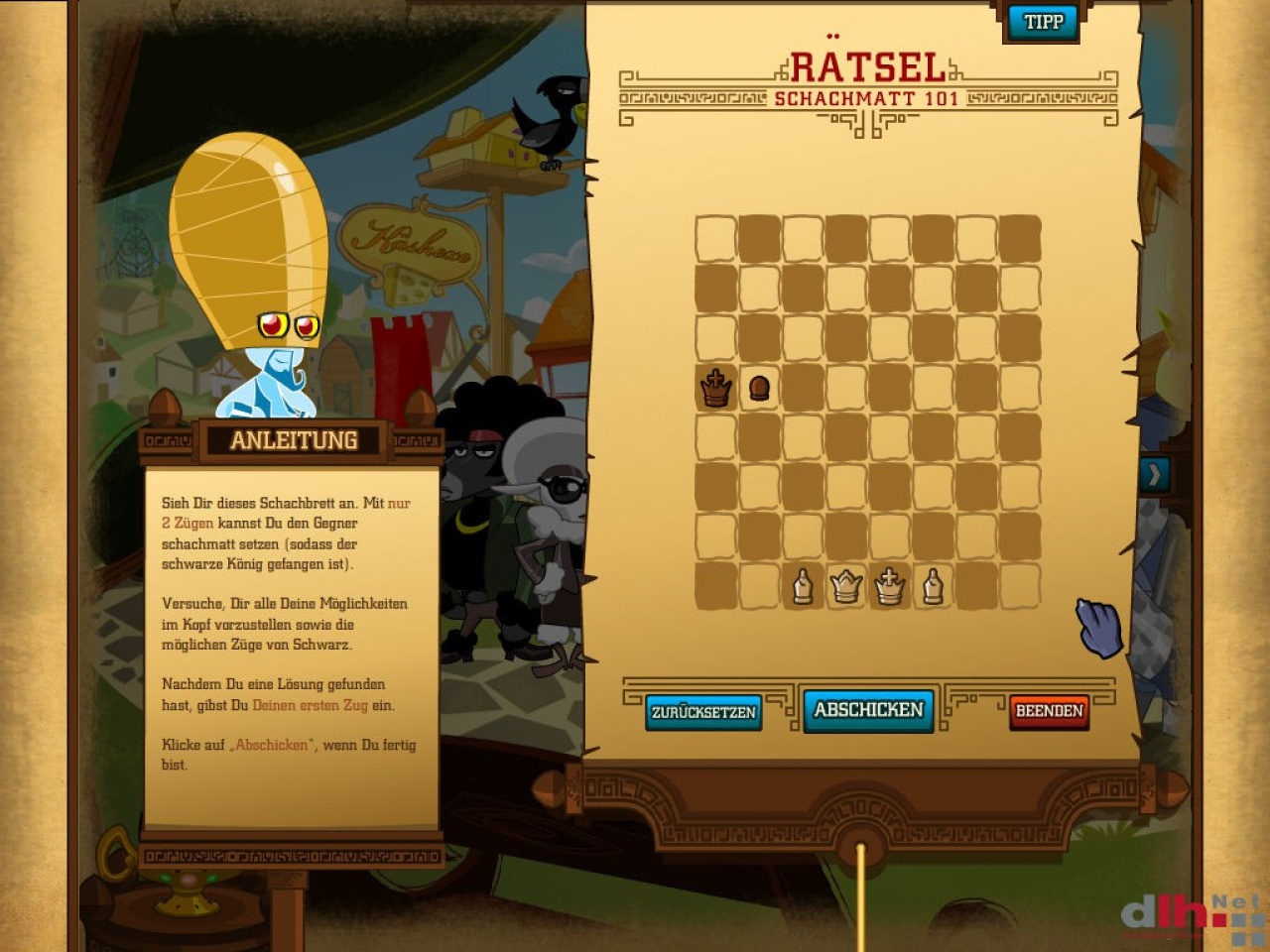
Task: Select the black pawn beside the king
Action: coord(759,388)
